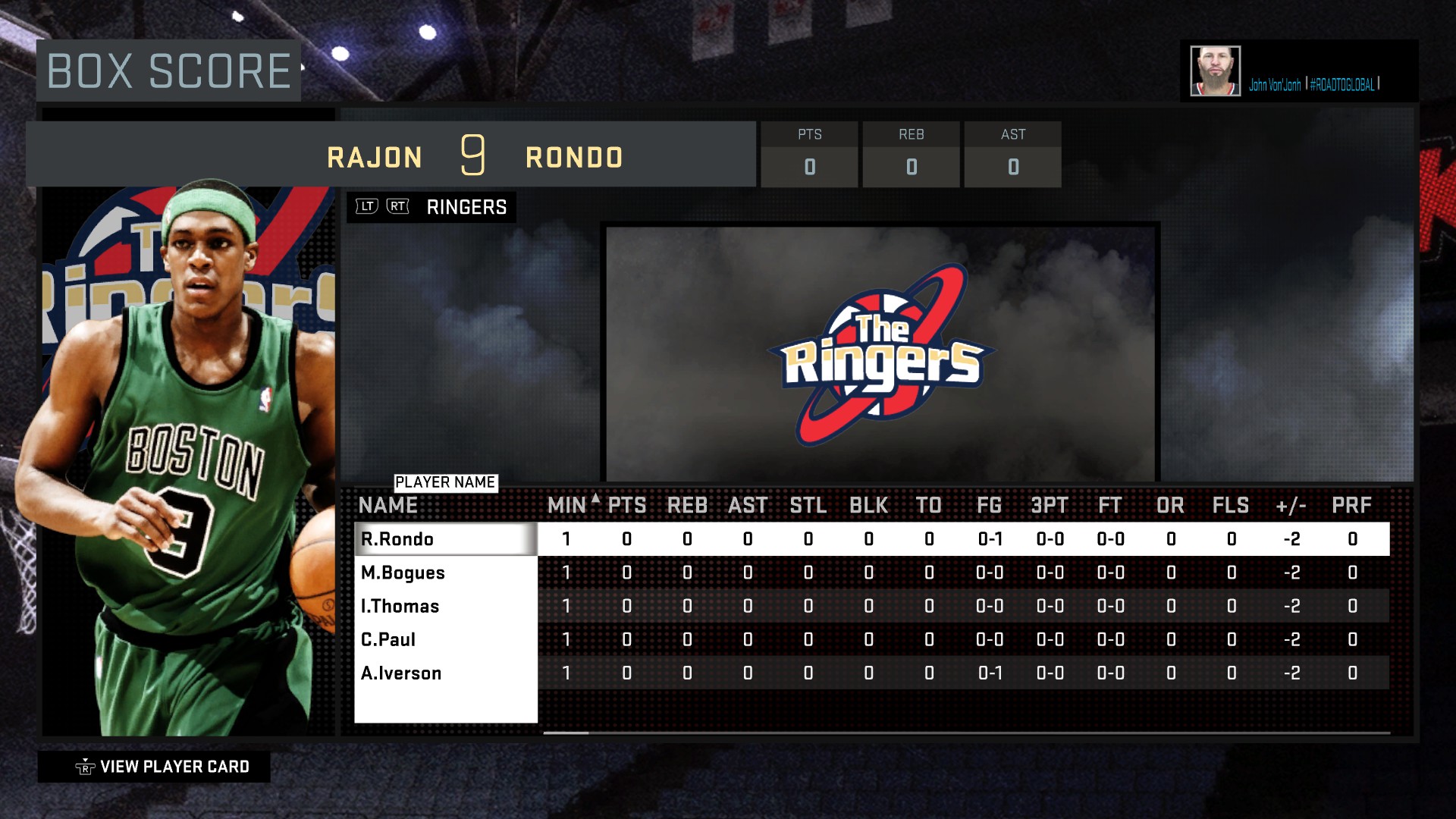The image size is (1456, 819).
Task: Click the PLAYER NAME label above the table
Action: coord(446,481)
